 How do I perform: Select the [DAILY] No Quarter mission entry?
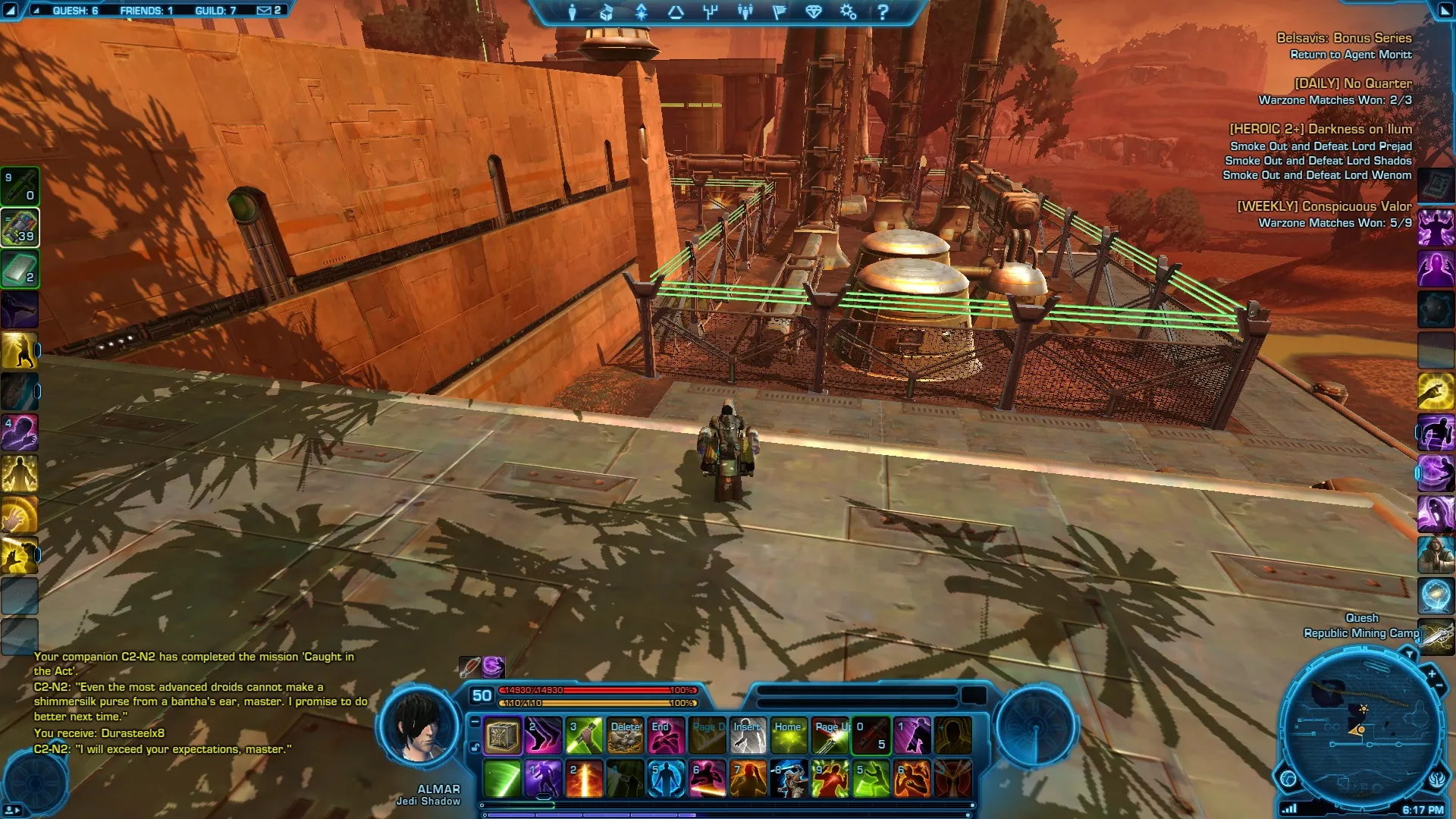click(1352, 83)
